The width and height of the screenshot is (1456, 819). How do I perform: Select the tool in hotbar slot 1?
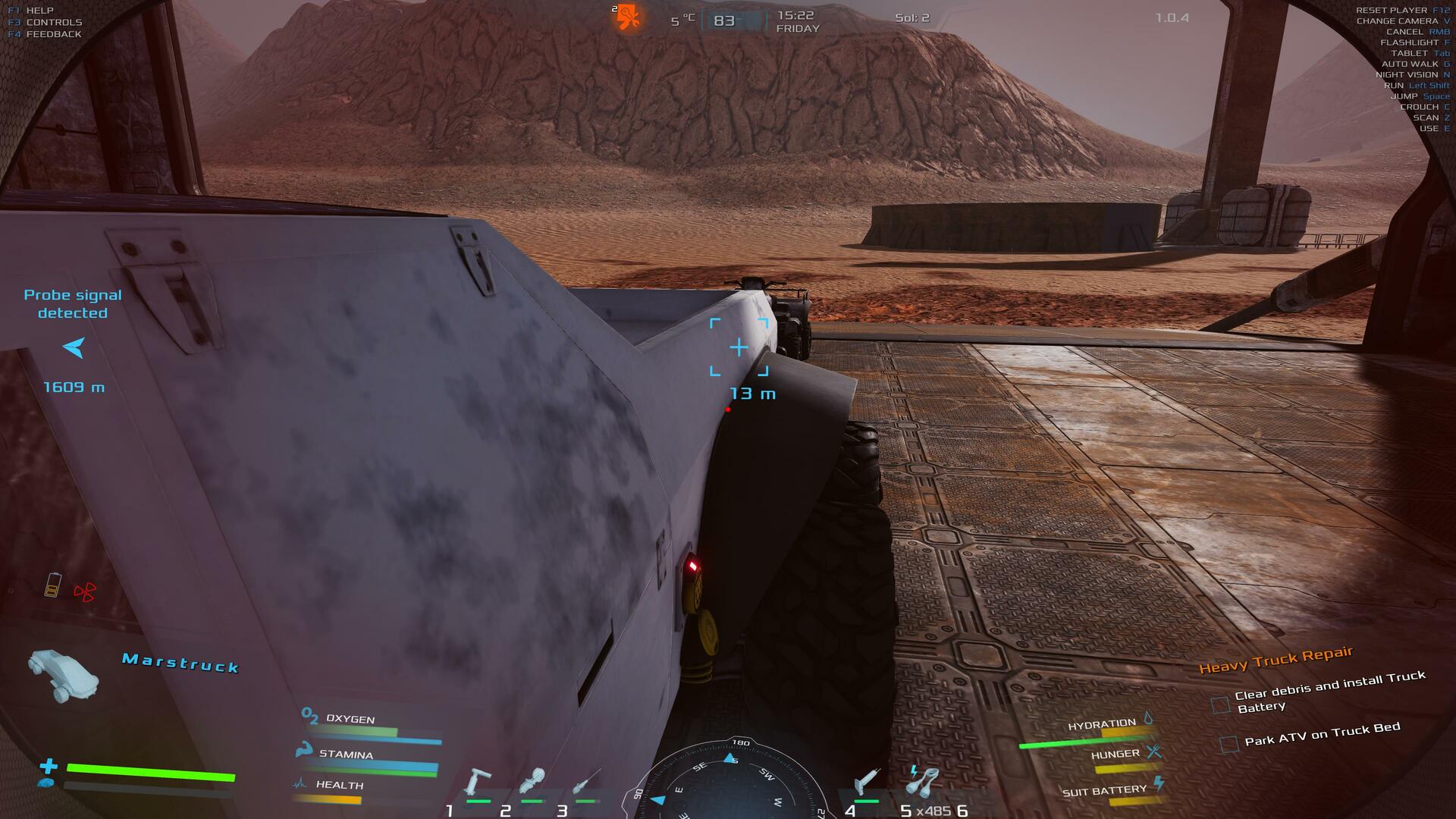(x=478, y=783)
